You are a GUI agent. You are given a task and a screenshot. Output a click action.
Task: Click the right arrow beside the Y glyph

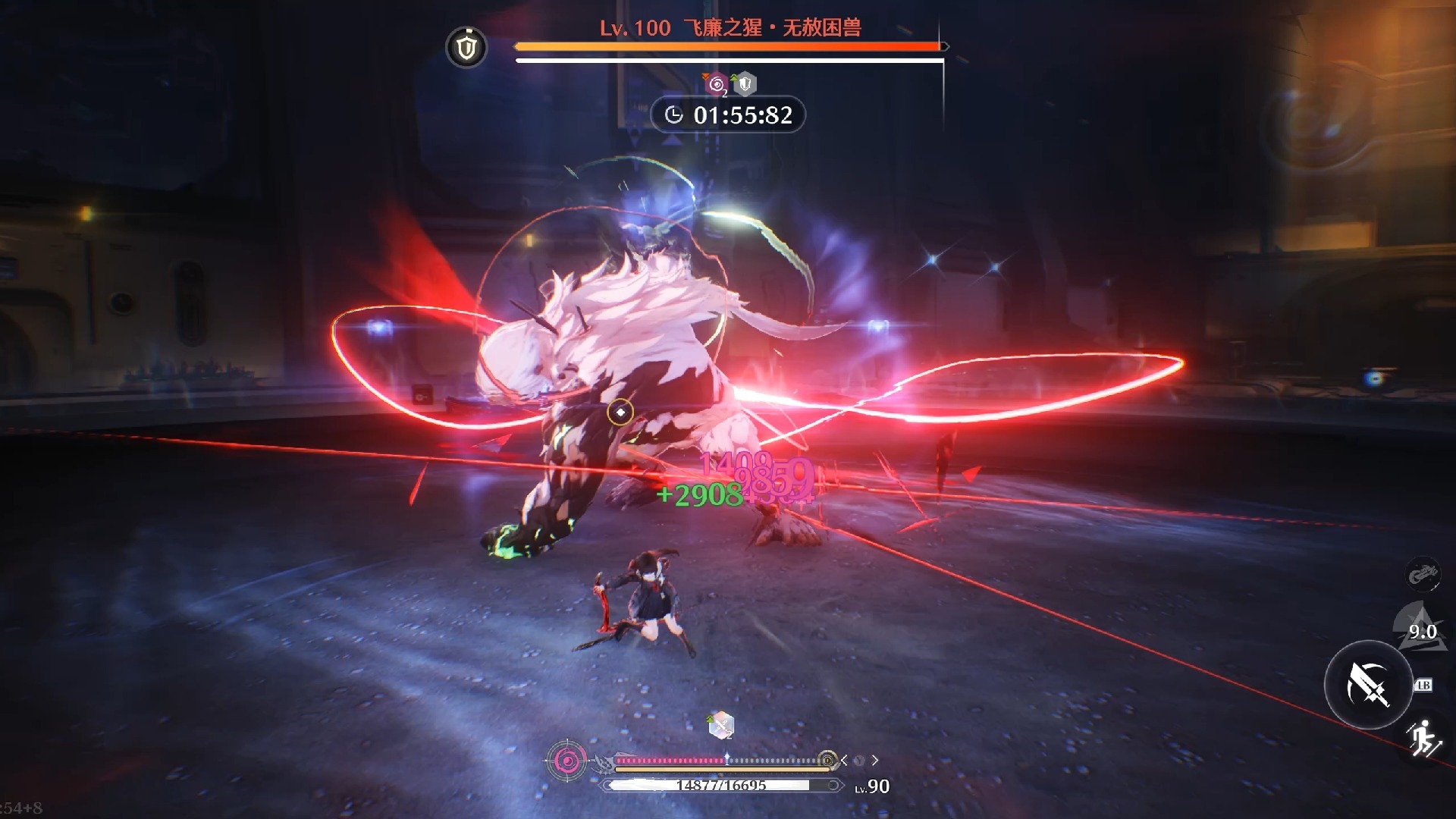click(875, 760)
